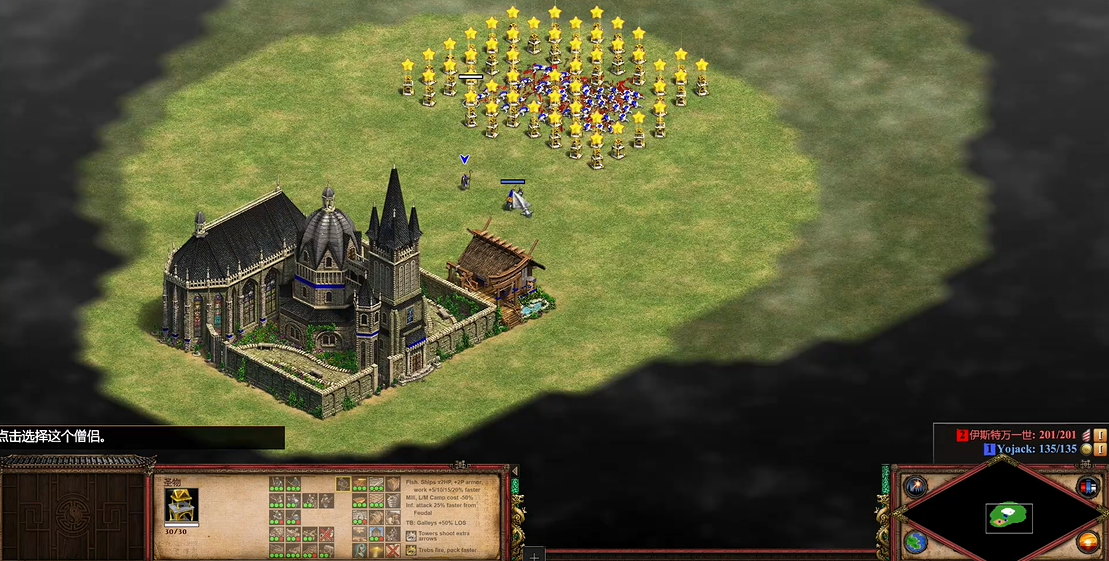
Task: Activate the flare signal button beside minimap
Action: 914,487
